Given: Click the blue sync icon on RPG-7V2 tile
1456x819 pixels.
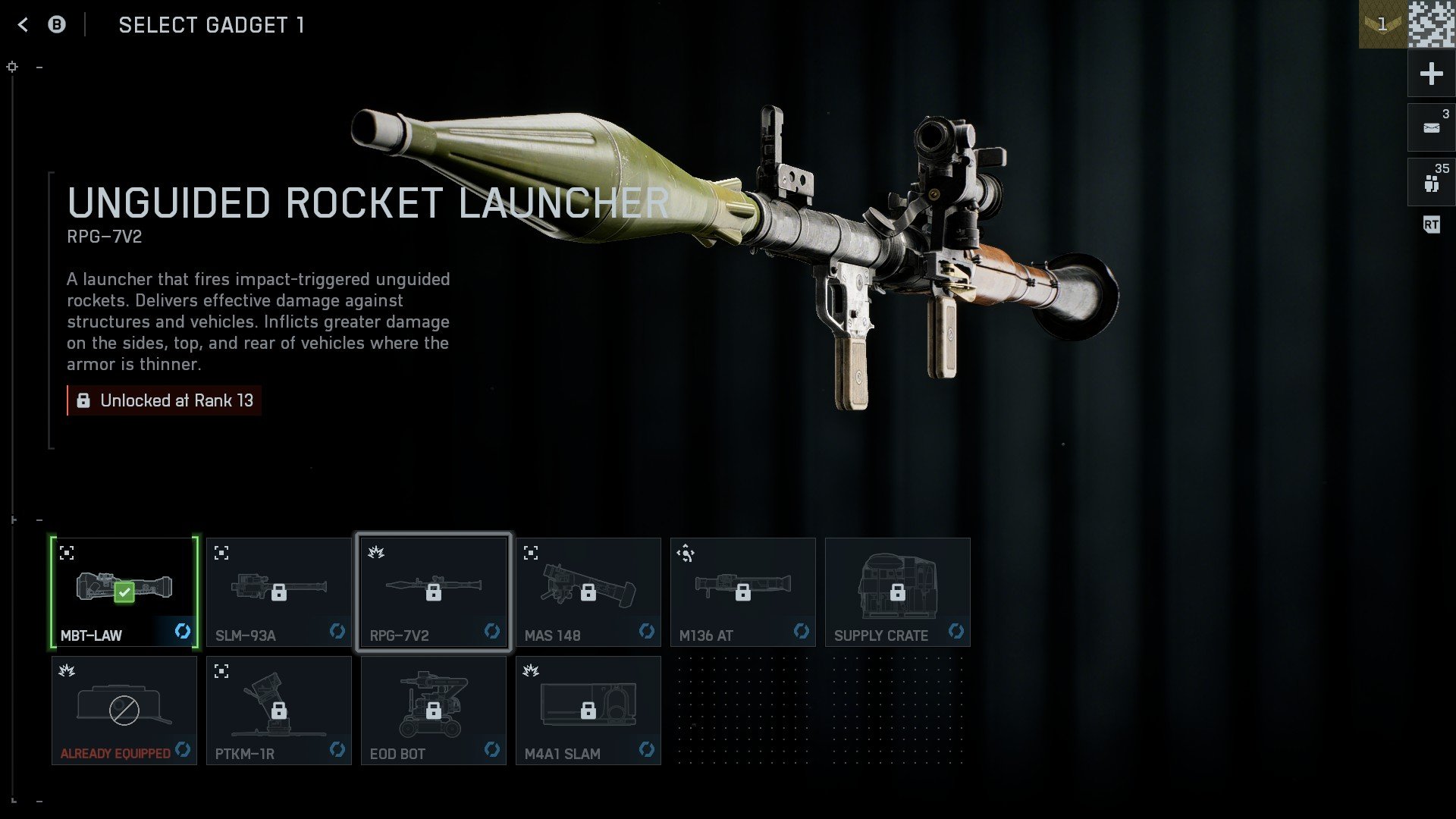Looking at the screenshot, I should [x=491, y=630].
